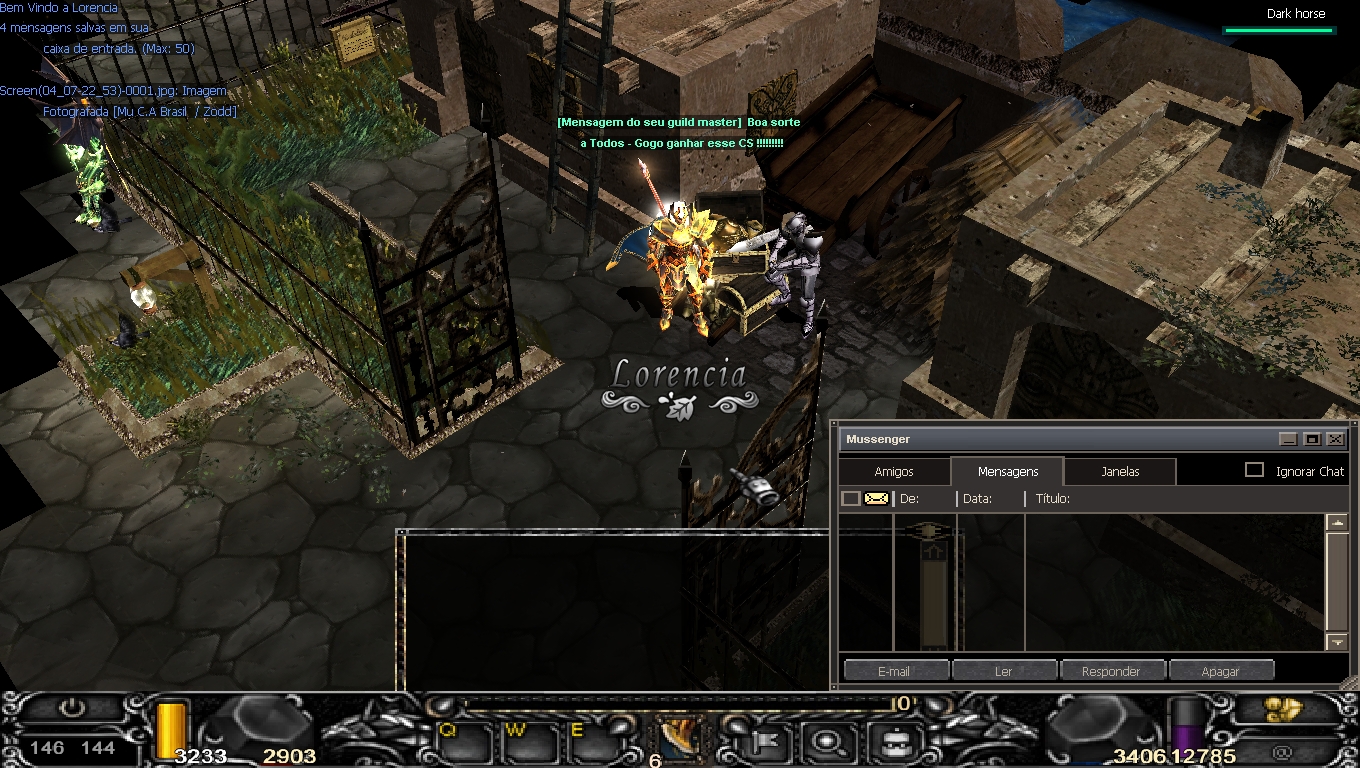The image size is (1360, 768).
Task: Open the power menu button
Action: [x=72, y=708]
